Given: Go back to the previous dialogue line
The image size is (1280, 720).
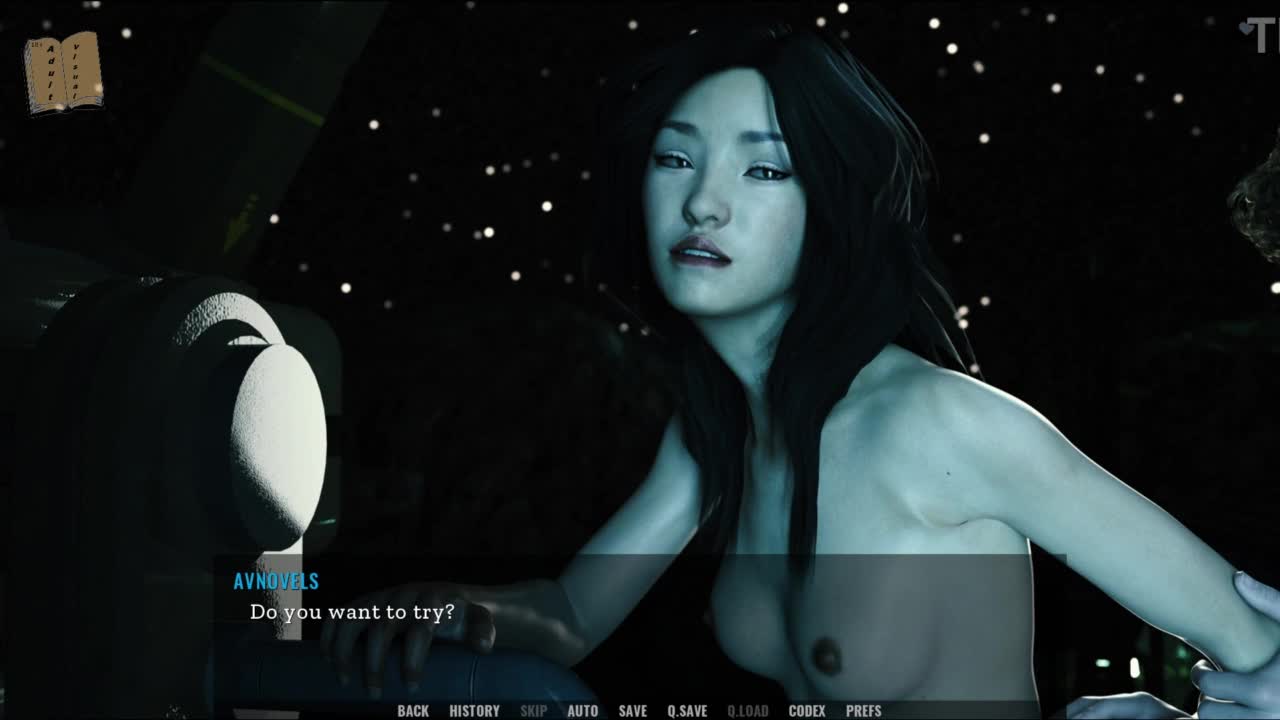Looking at the screenshot, I should pos(413,711).
